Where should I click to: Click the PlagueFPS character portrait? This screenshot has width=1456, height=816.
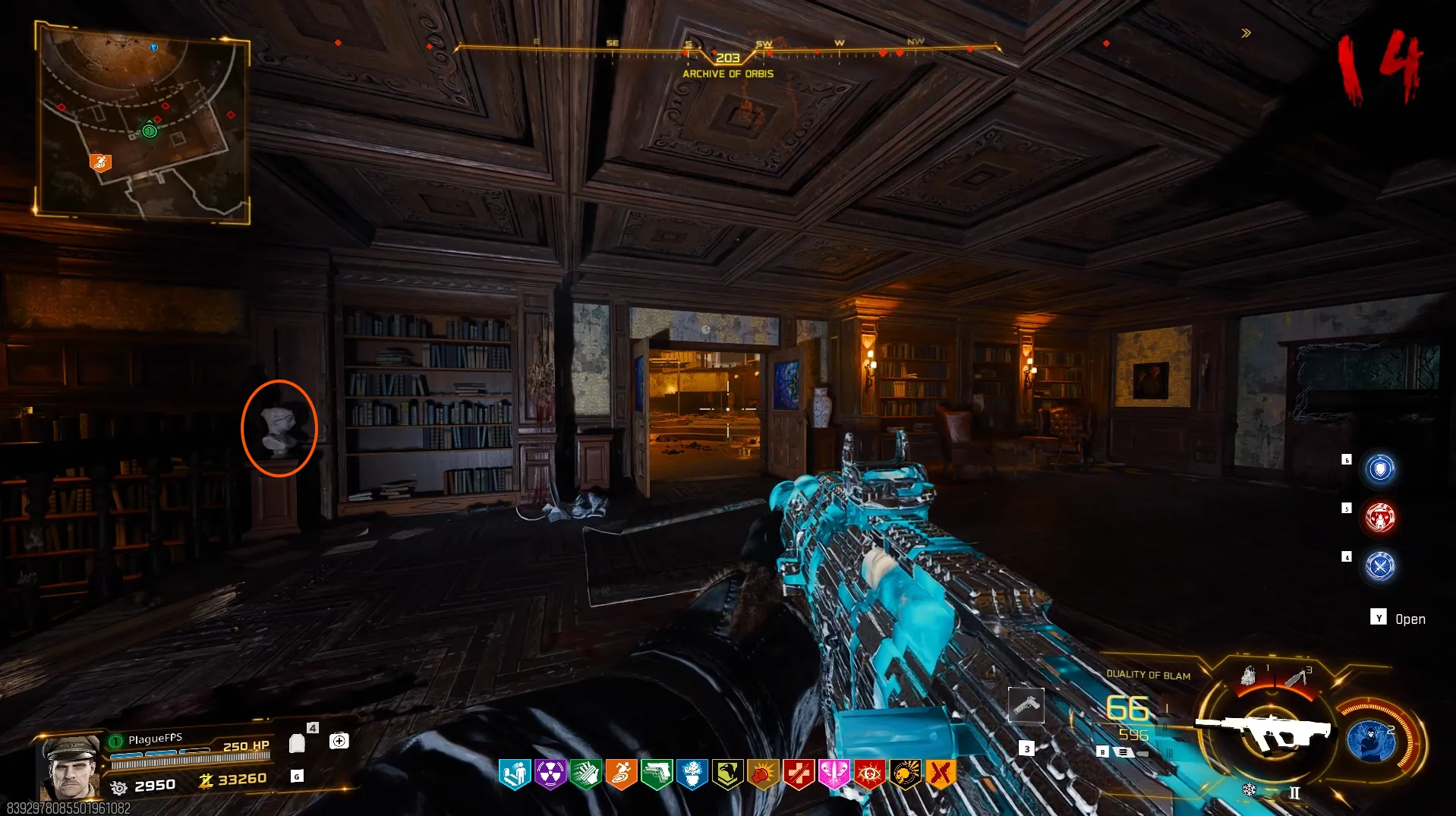(x=71, y=767)
